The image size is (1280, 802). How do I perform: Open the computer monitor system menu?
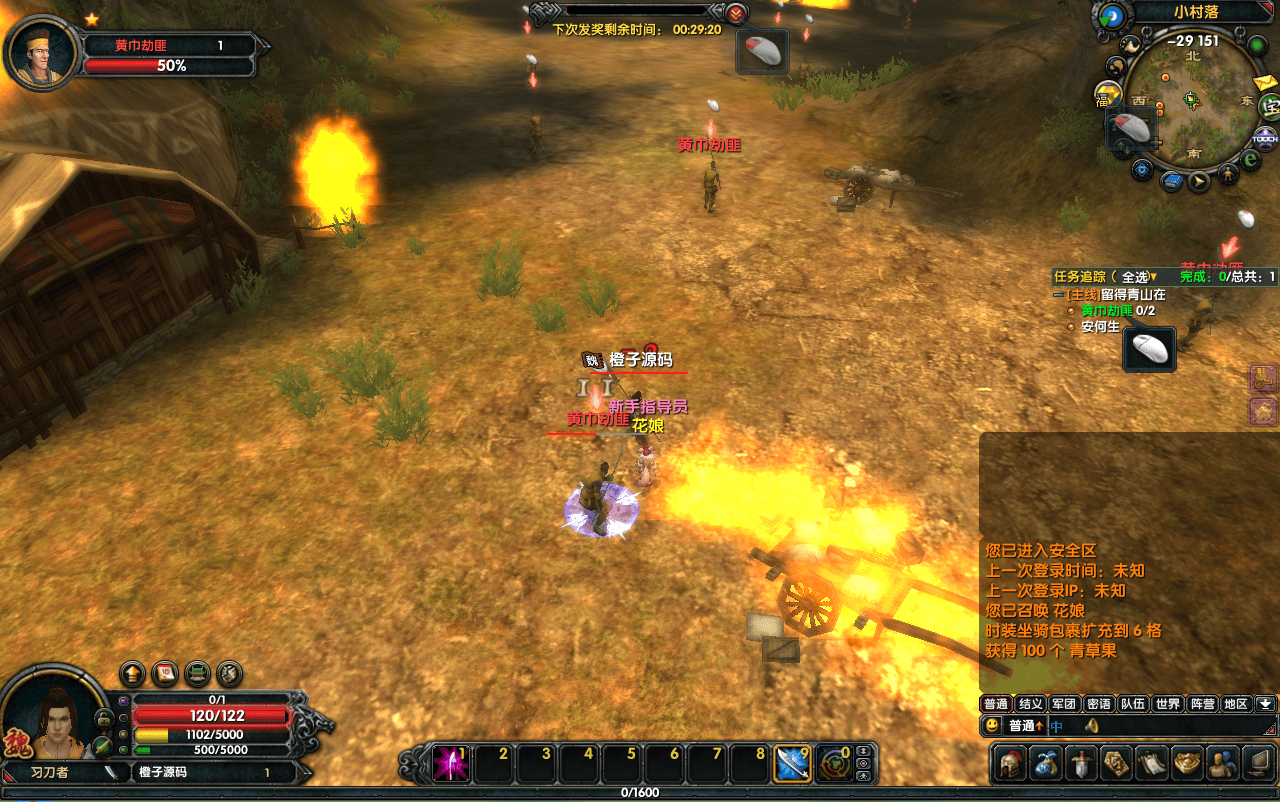point(1259,763)
